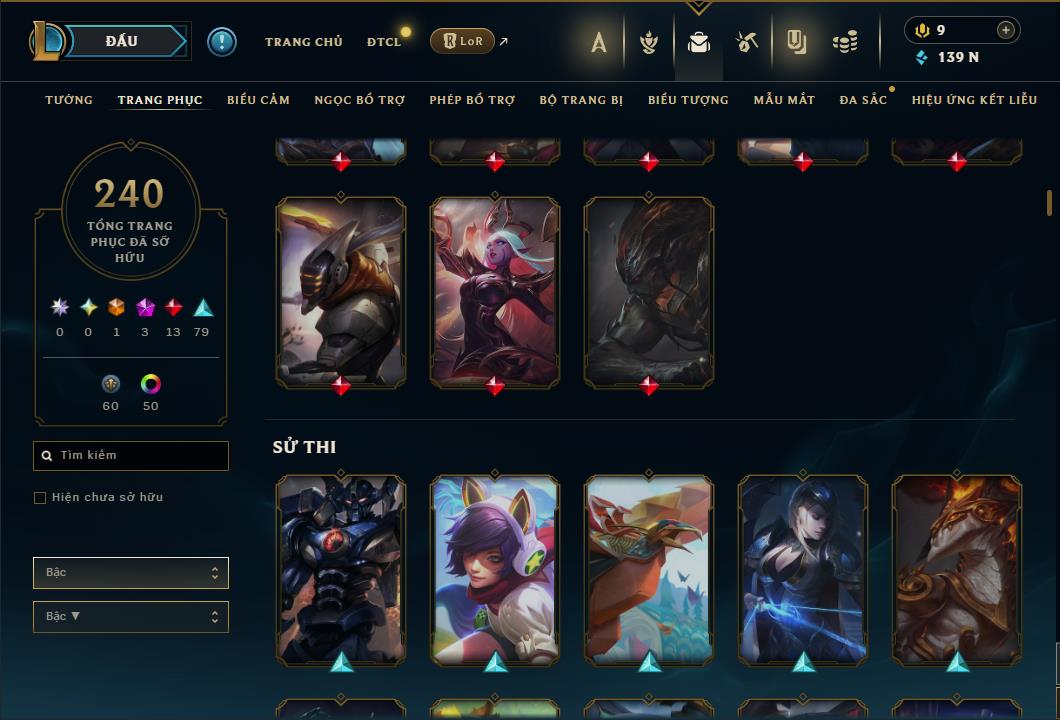Switch to the TƯỚNG tab
The image size is (1060, 720).
(69, 100)
